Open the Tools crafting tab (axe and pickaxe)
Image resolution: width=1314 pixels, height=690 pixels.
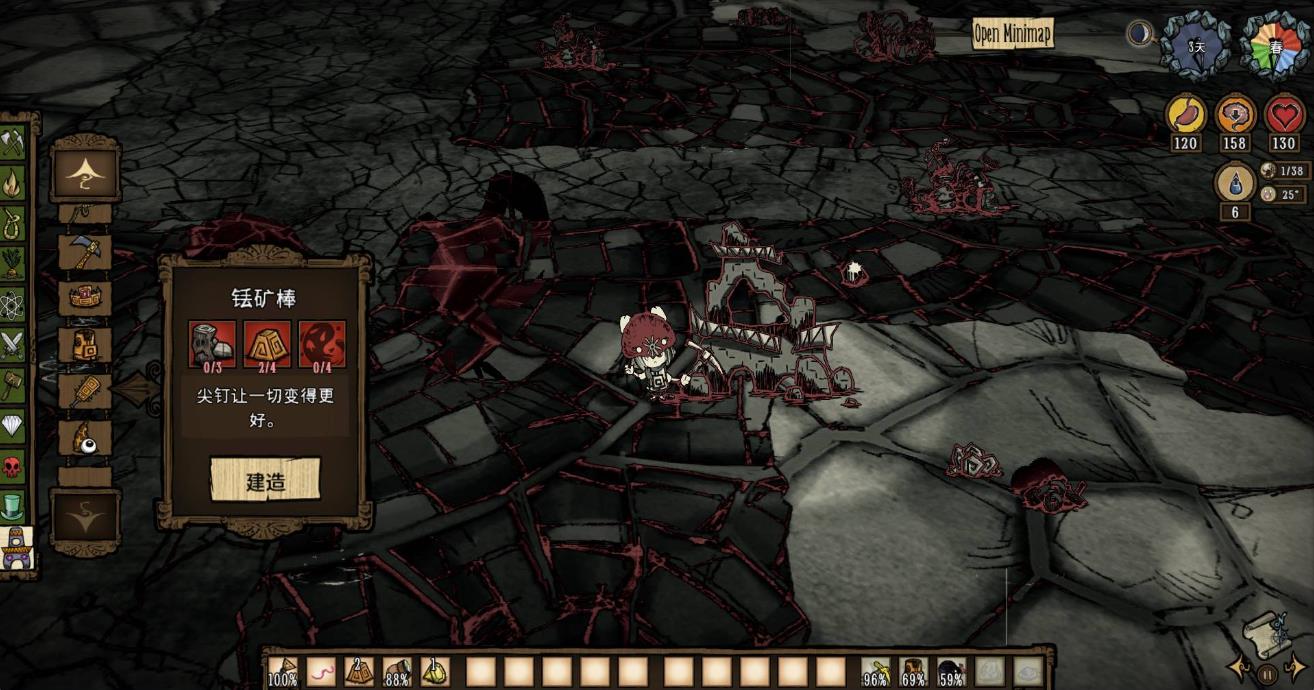coord(12,143)
